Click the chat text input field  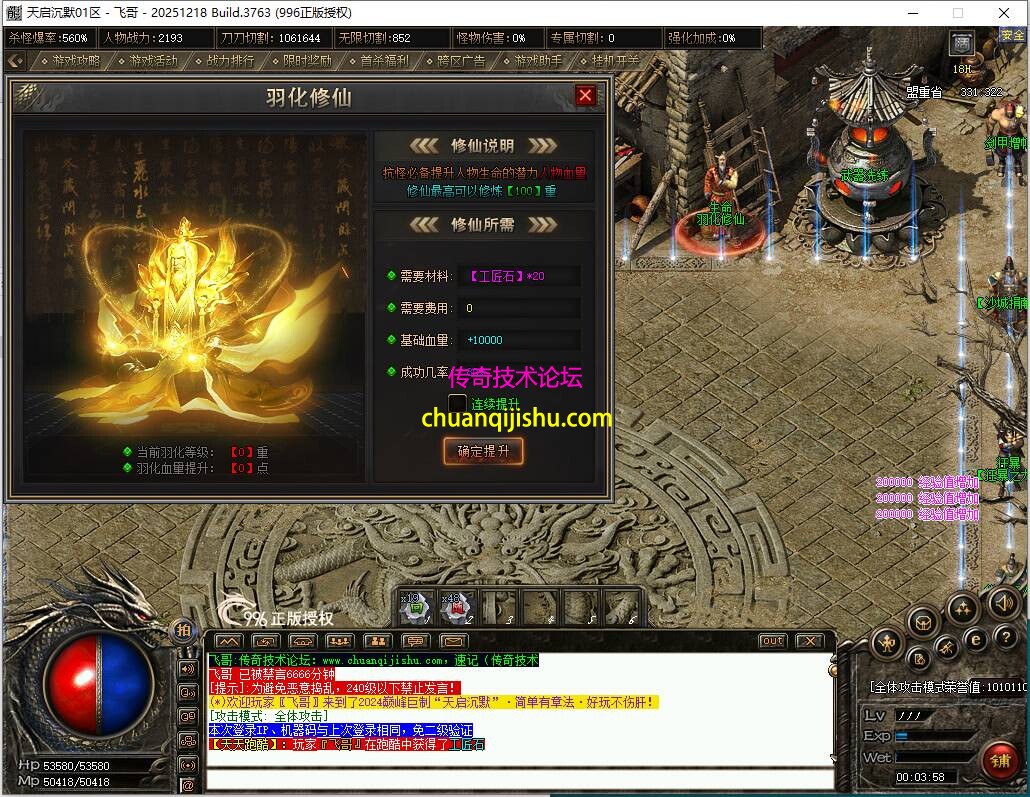(x=520, y=779)
